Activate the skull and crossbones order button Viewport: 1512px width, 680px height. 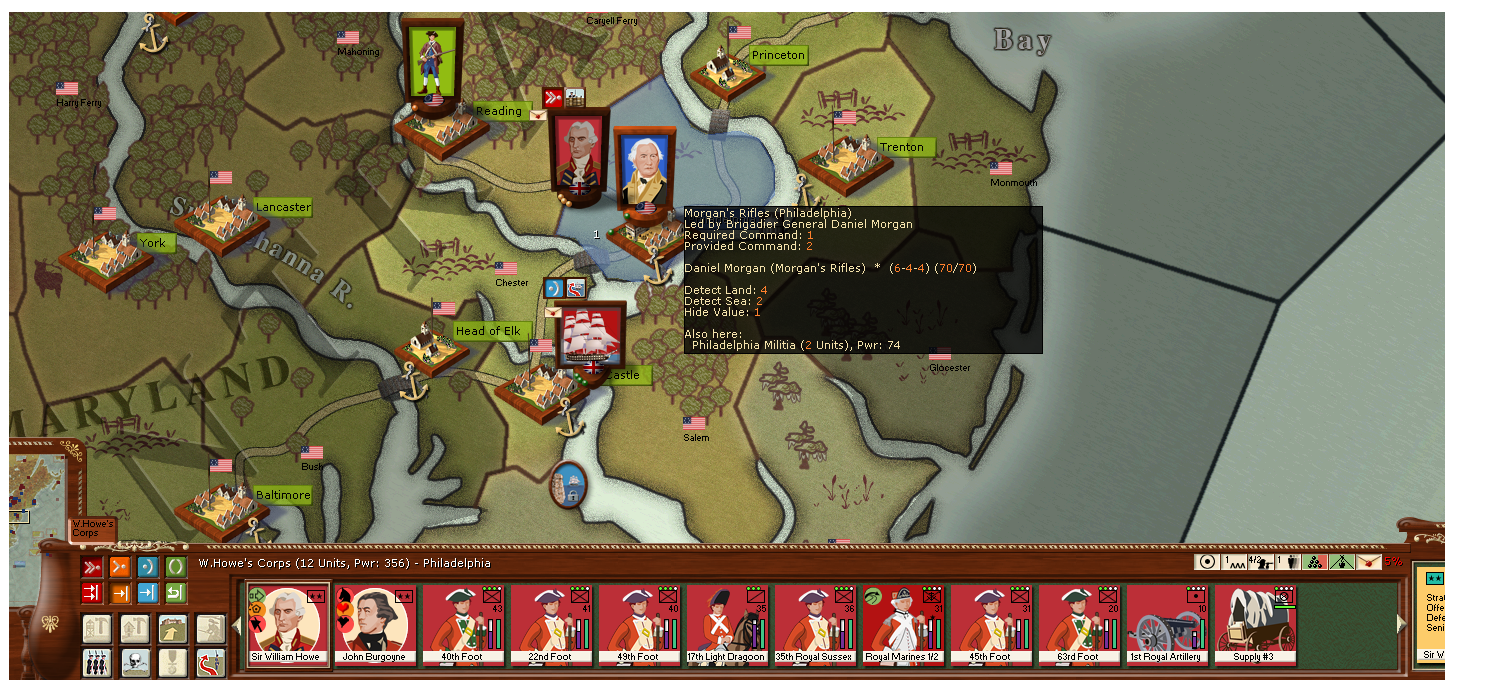coord(135,661)
